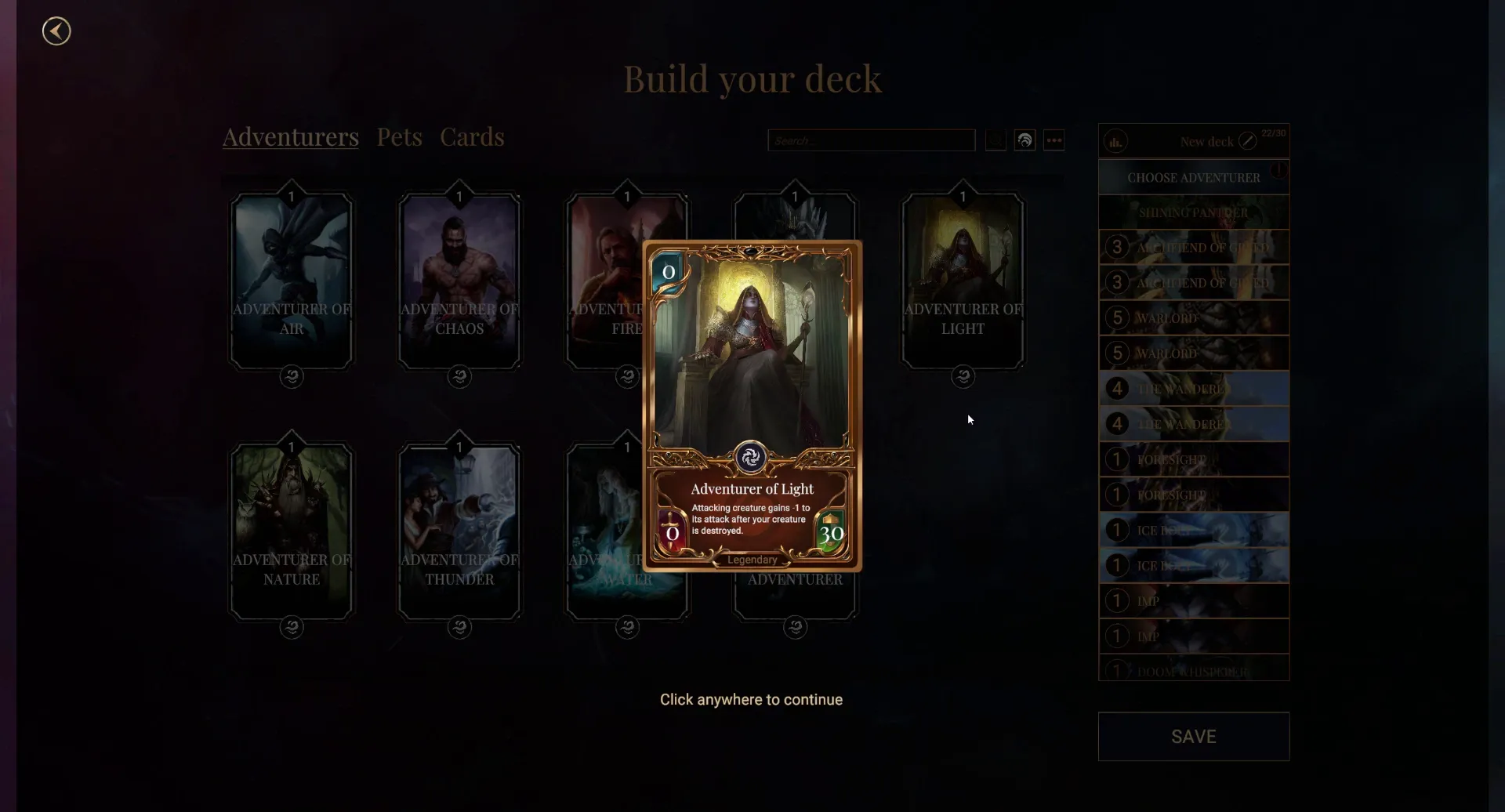Click the swap icon below Adventurer of Nature
1505x812 pixels.
[291, 627]
